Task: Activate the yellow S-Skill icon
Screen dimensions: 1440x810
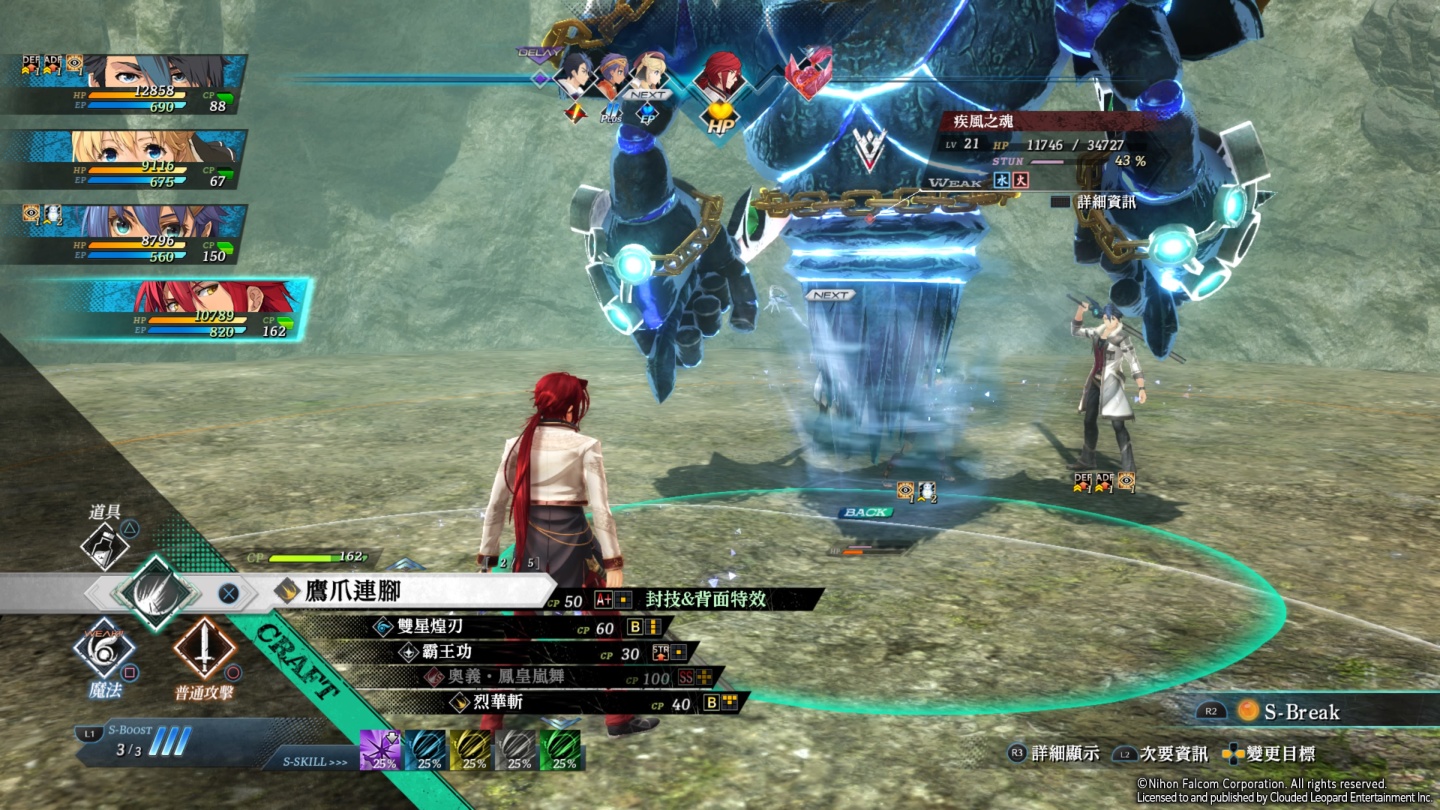Action: click(x=471, y=750)
